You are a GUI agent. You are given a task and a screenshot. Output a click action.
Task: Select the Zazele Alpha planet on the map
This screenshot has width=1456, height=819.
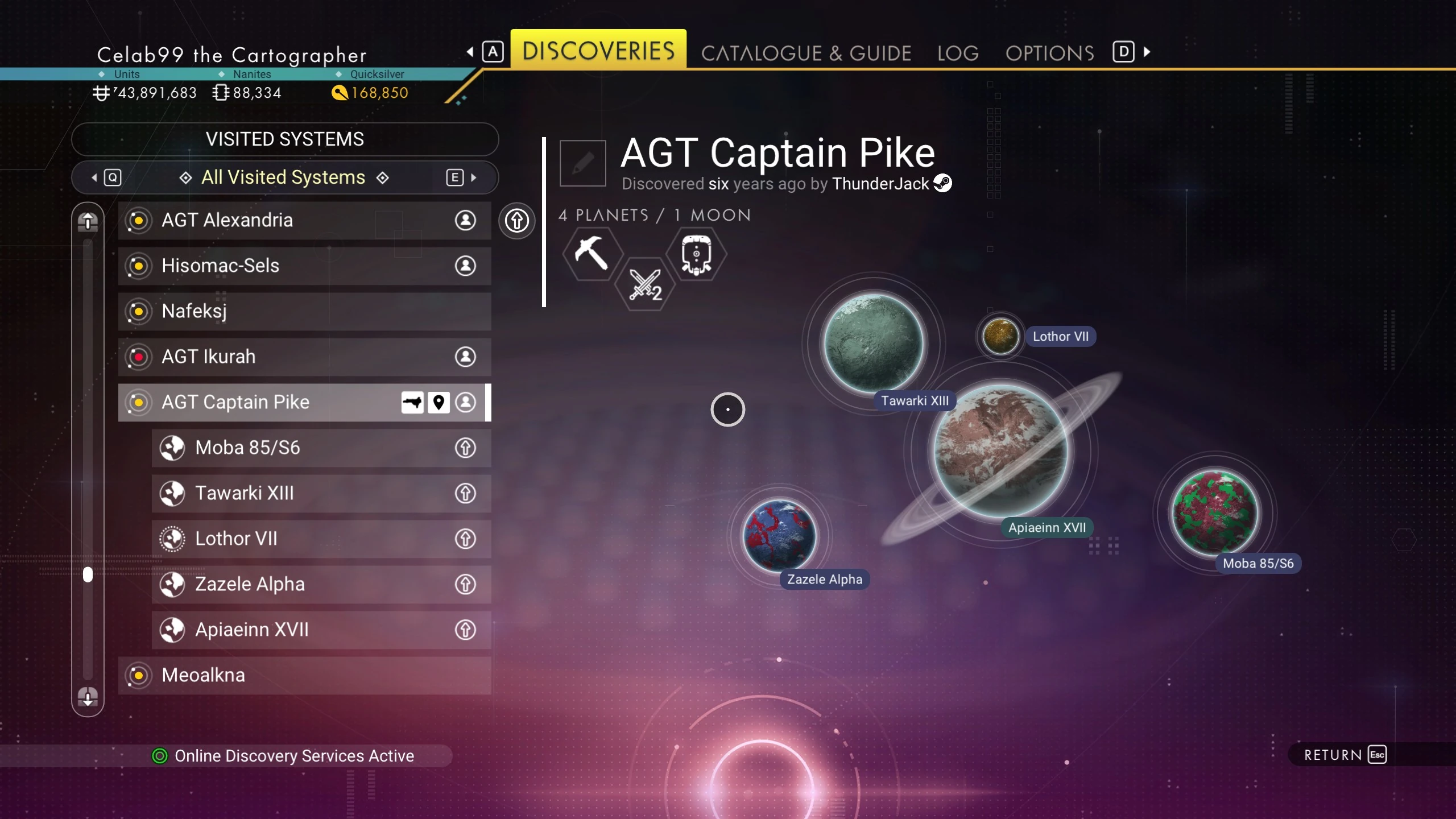point(780,535)
